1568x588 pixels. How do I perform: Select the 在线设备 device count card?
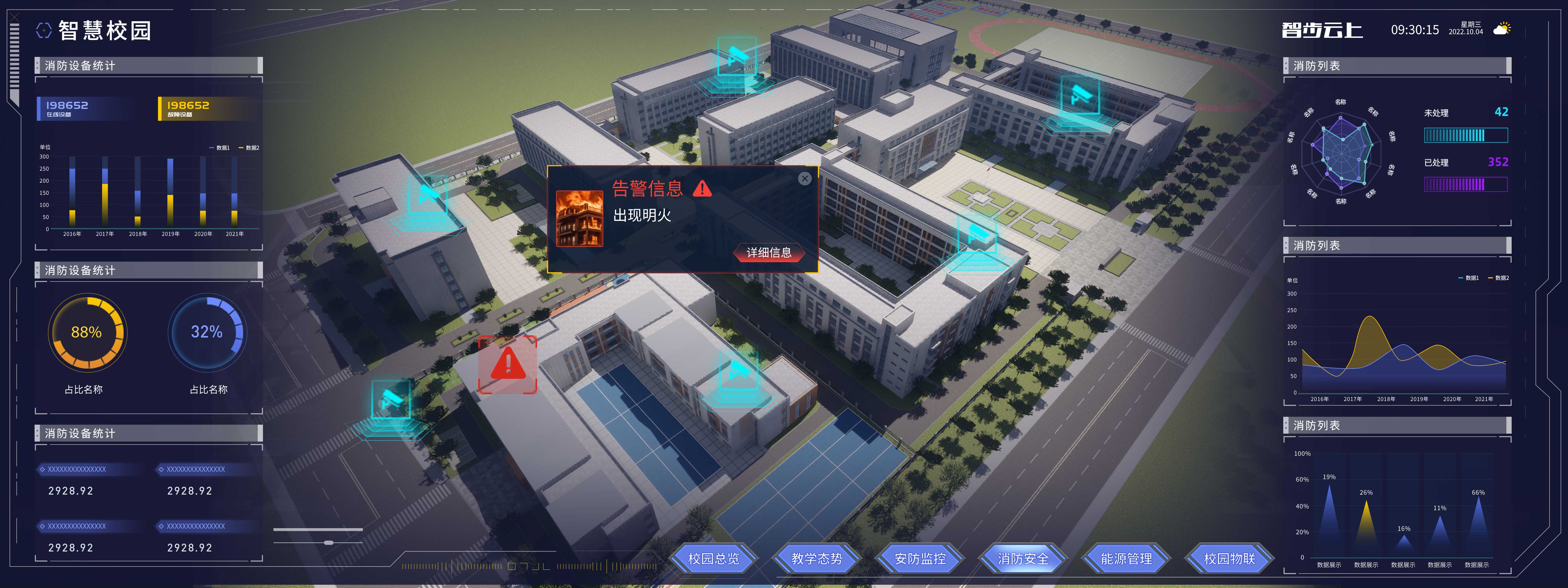(85, 108)
